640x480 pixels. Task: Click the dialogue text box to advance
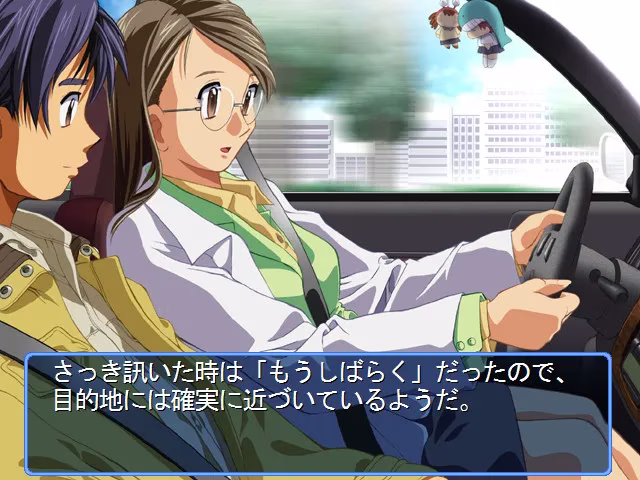tap(318, 413)
